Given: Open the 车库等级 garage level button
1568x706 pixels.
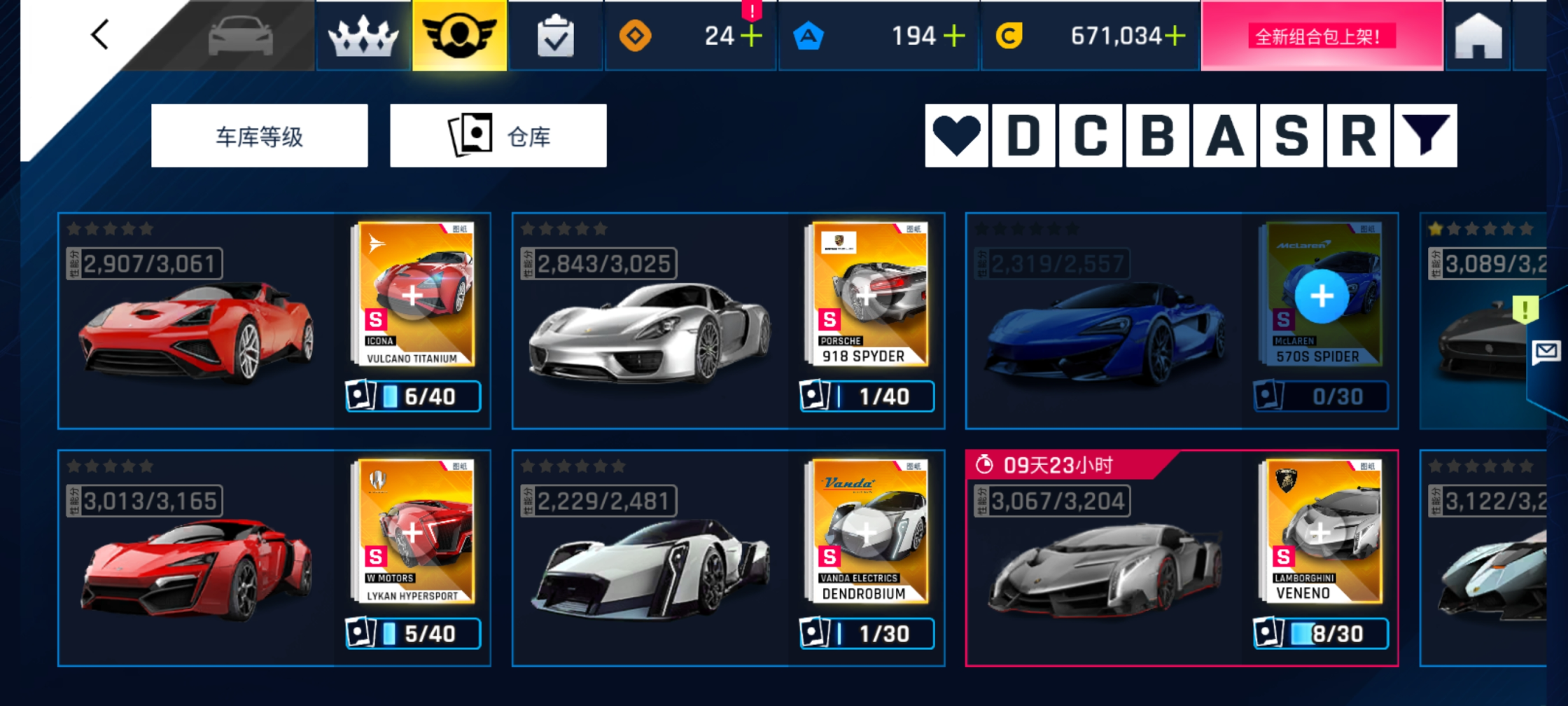Looking at the screenshot, I should click(259, 136).
